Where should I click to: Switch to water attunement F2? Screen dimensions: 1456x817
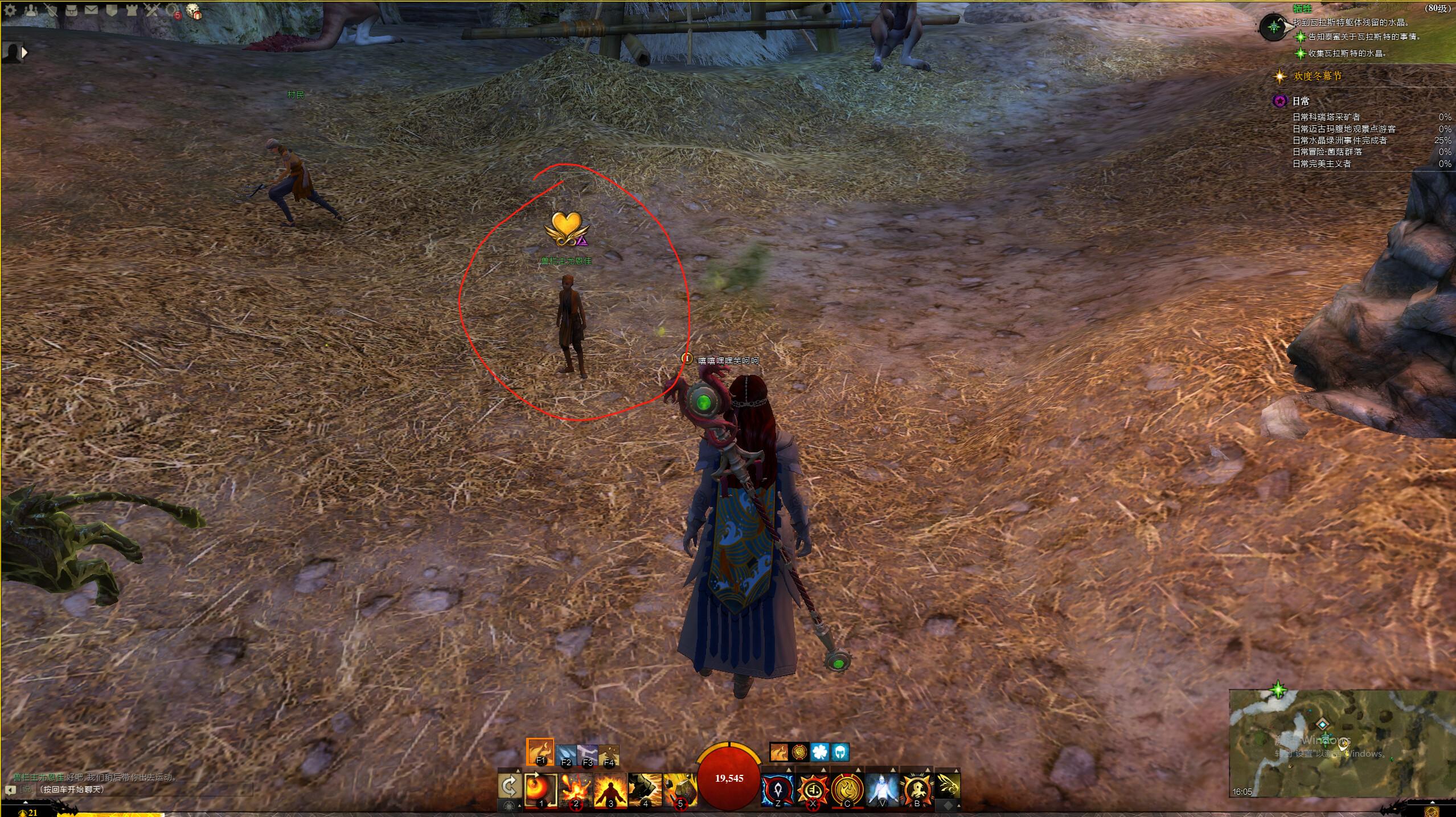566,755
